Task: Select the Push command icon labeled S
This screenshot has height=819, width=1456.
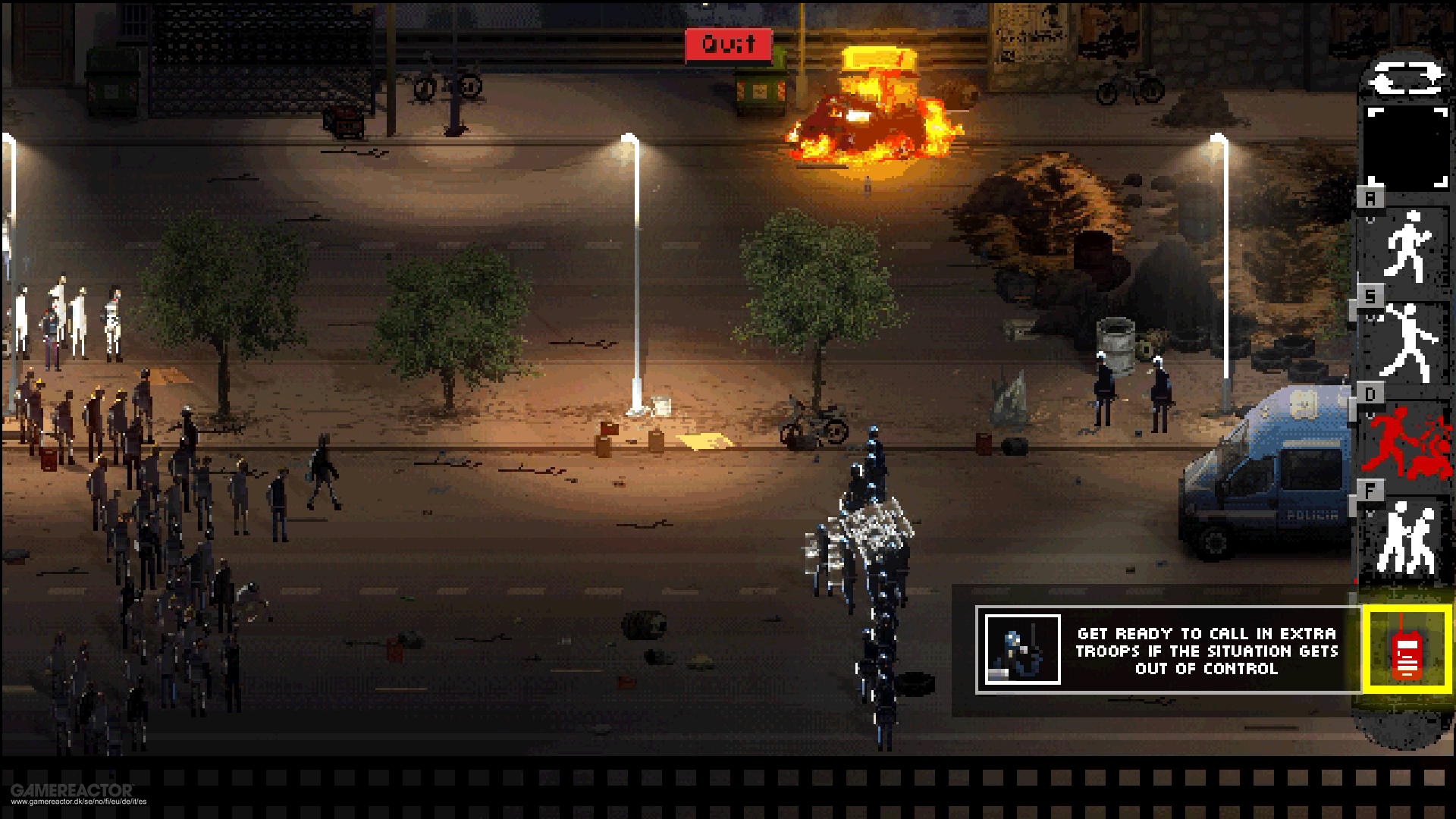Action: [x=1409, y=341]
